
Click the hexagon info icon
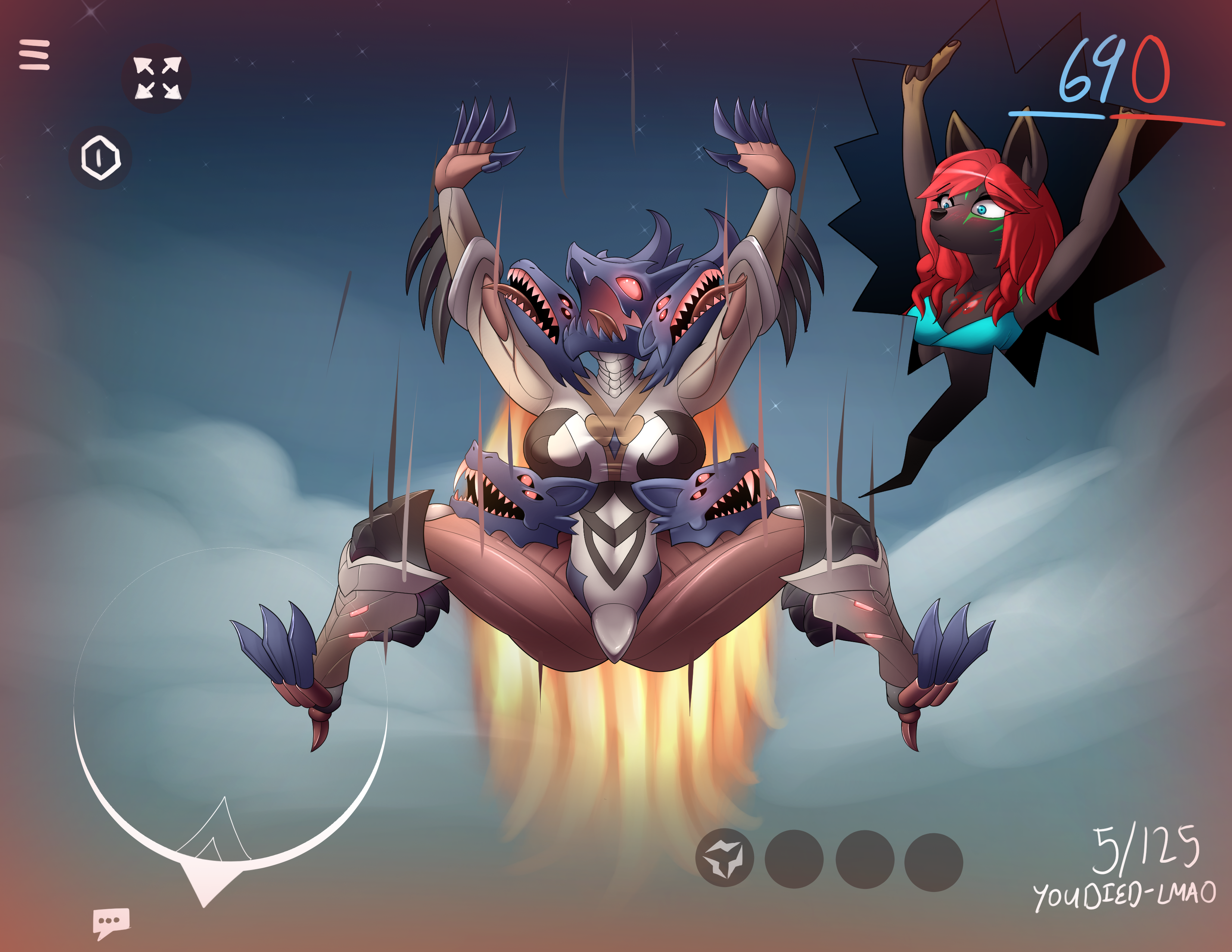pos(100,157)
